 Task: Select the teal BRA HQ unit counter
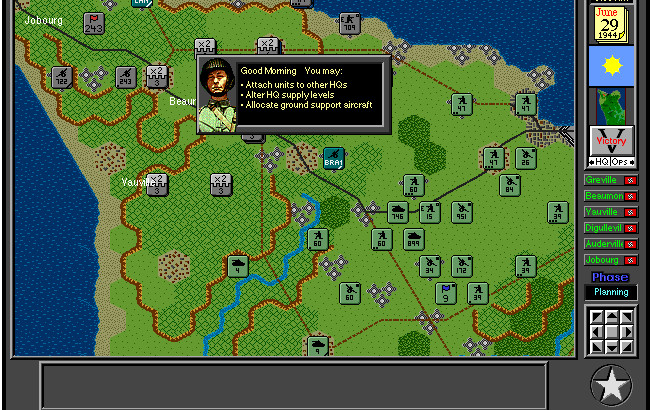[x=333, y=158]
